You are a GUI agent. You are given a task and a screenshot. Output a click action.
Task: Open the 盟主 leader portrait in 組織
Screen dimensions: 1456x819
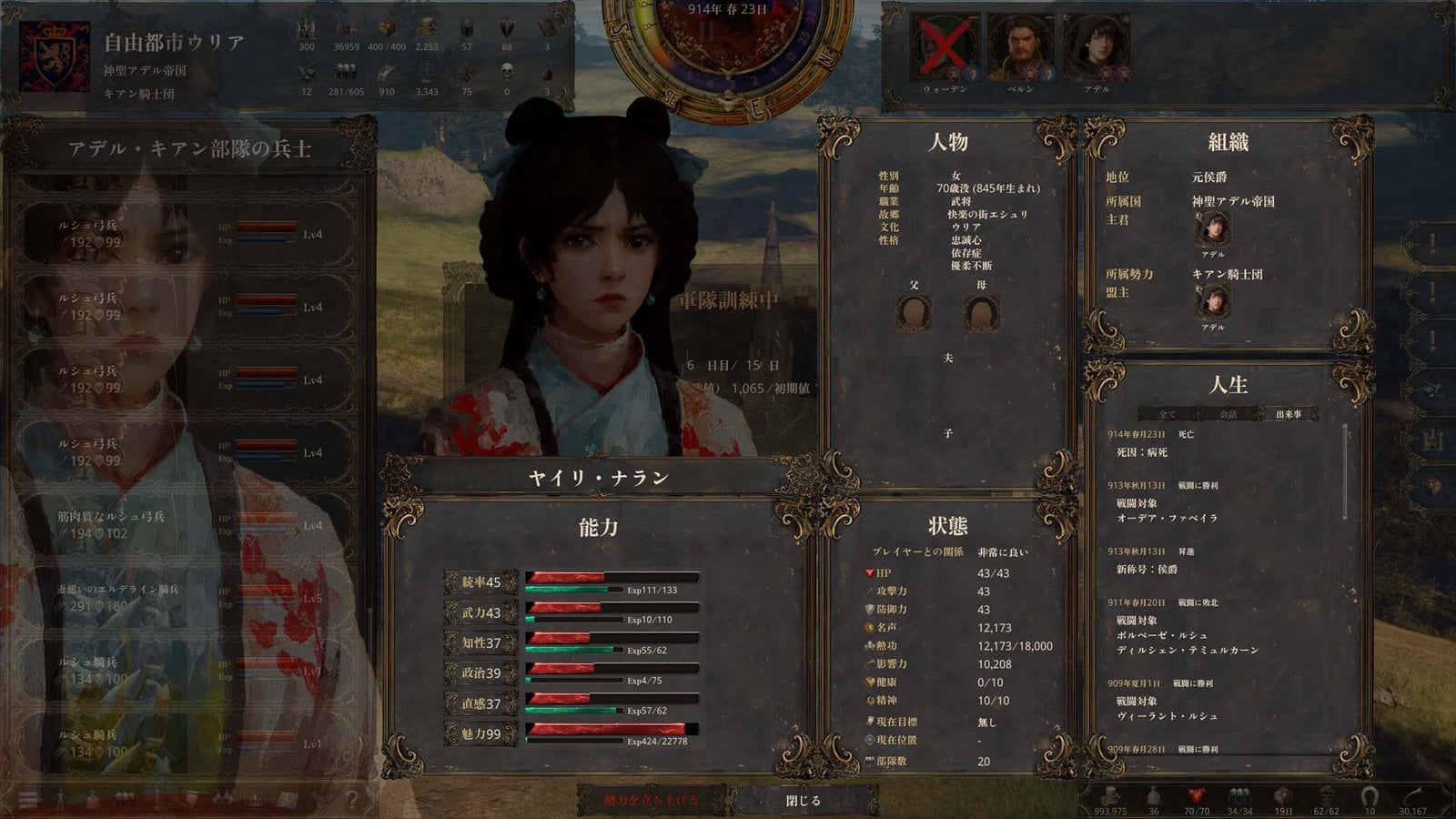coord(1212,302)
